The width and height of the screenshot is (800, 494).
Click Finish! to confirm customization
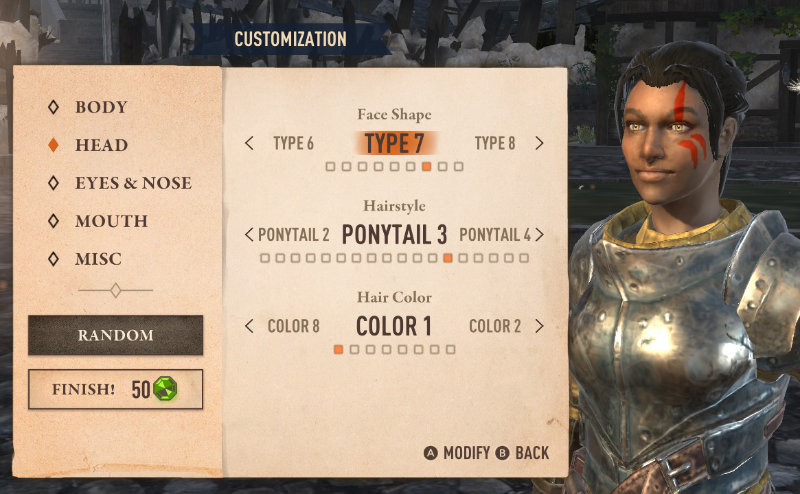tap(115, 389)
